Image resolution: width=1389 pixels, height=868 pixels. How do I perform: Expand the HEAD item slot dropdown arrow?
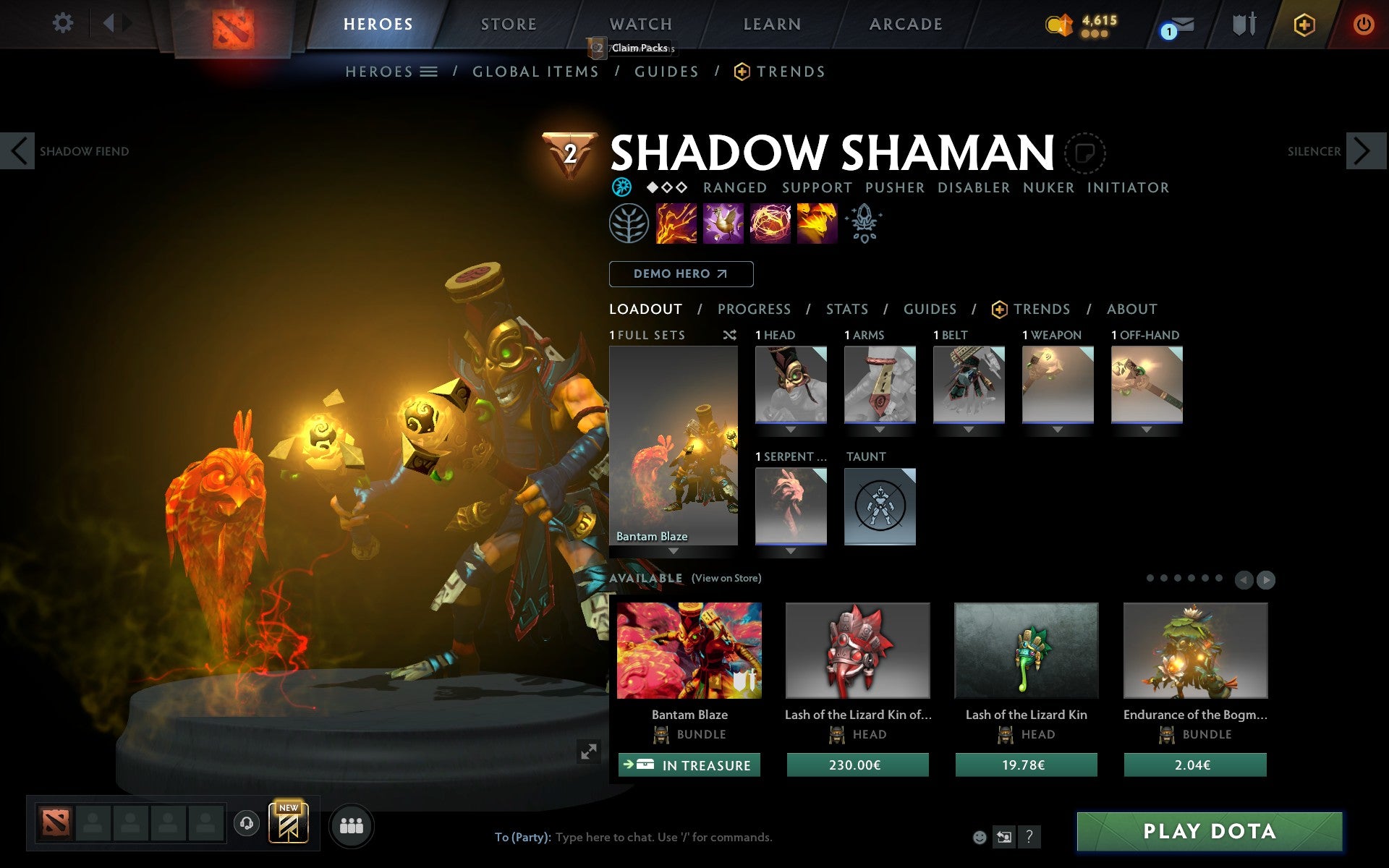coord(790,428)
